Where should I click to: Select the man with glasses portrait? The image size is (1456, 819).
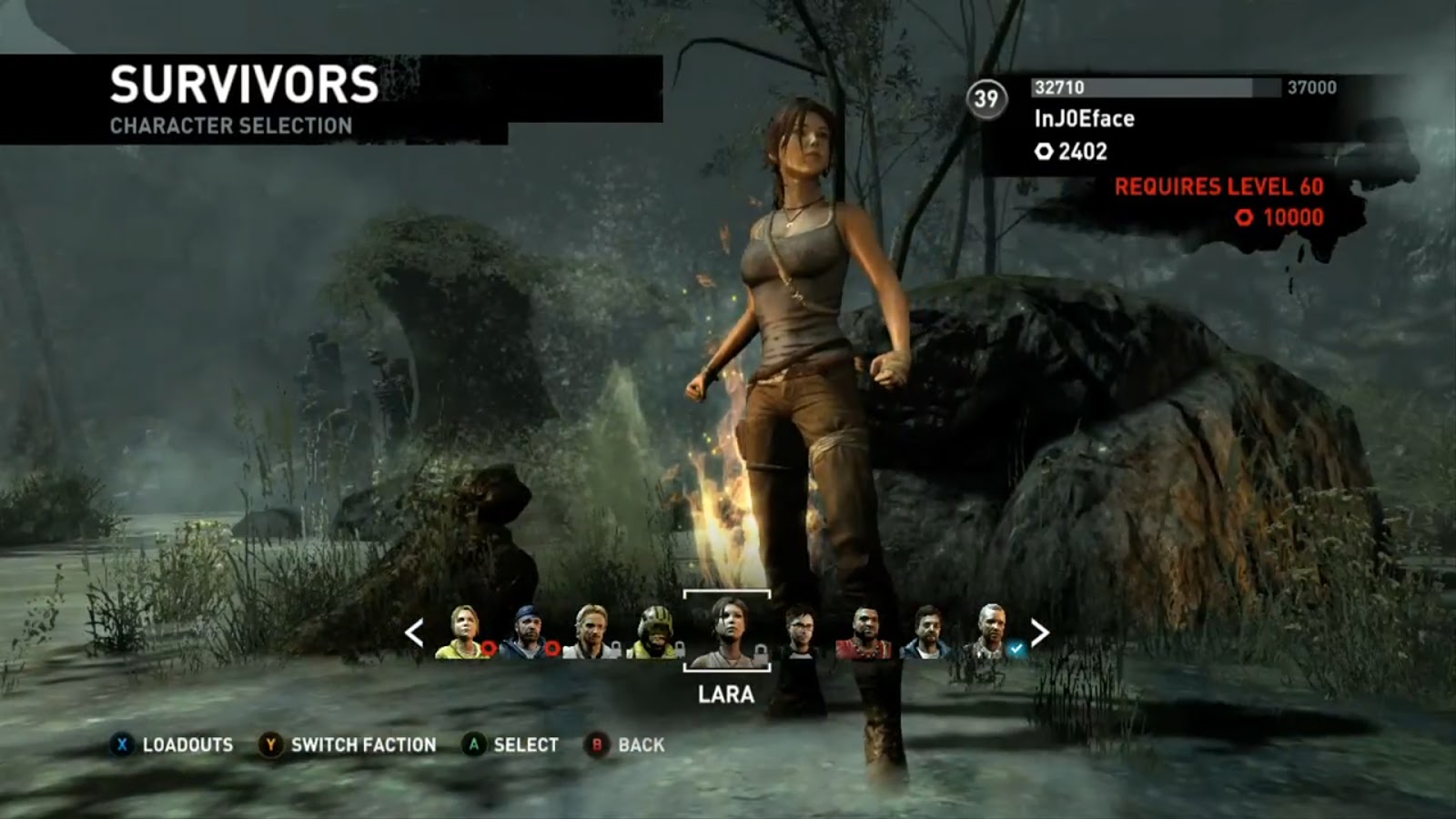(799, 630)
